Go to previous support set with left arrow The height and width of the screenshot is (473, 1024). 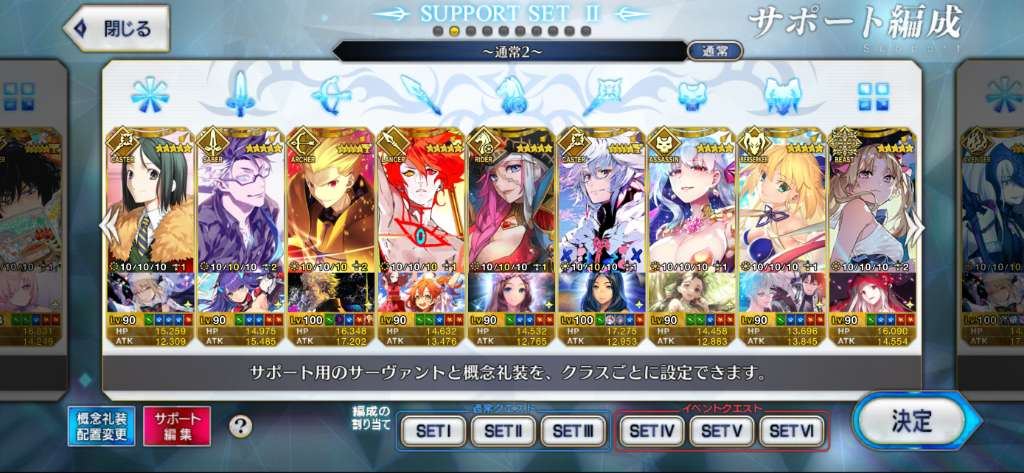109,228
